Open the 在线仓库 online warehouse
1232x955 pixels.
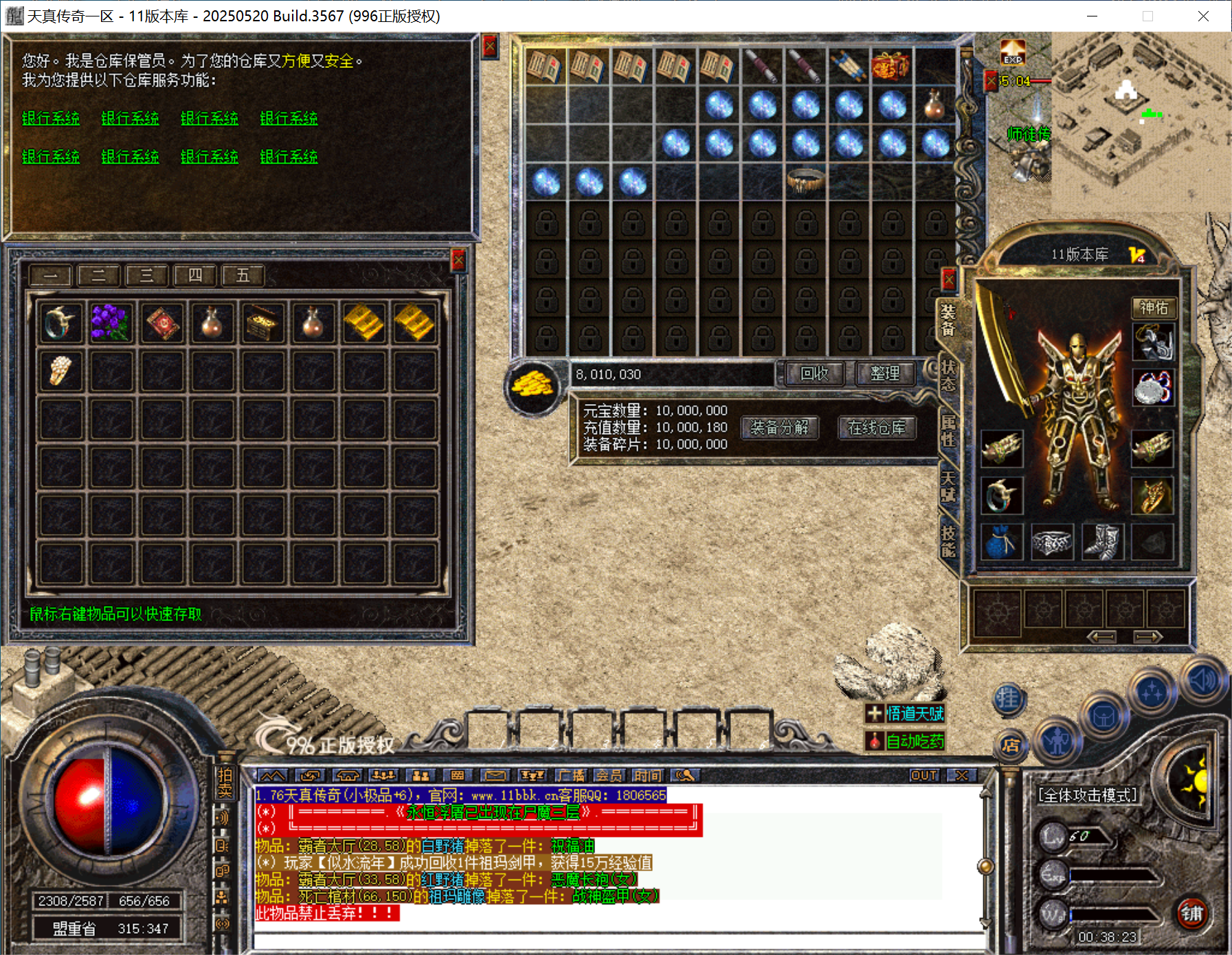pyautogui.click(x=876, y=428)
